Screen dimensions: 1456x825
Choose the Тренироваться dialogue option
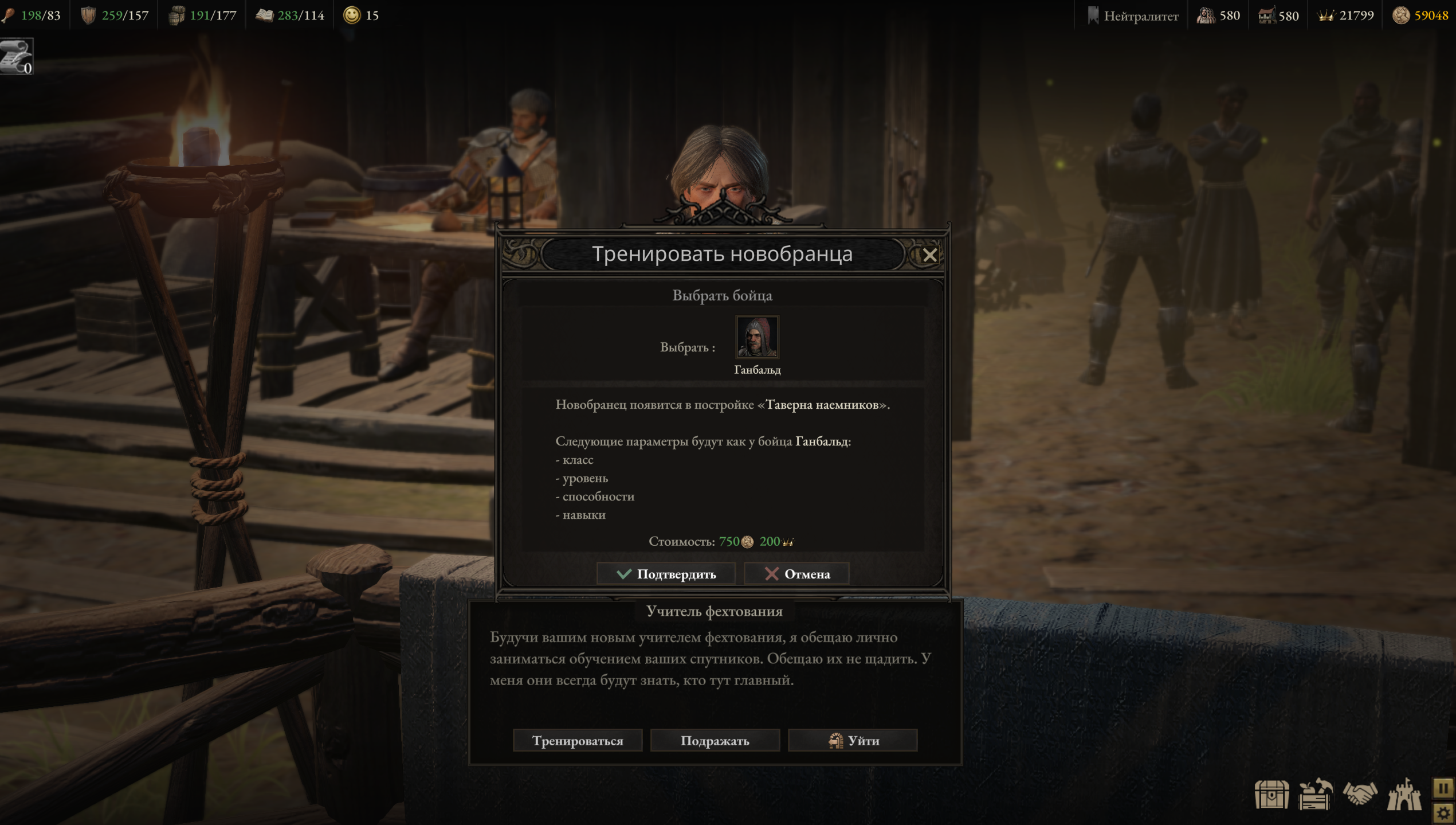(577, 740)
